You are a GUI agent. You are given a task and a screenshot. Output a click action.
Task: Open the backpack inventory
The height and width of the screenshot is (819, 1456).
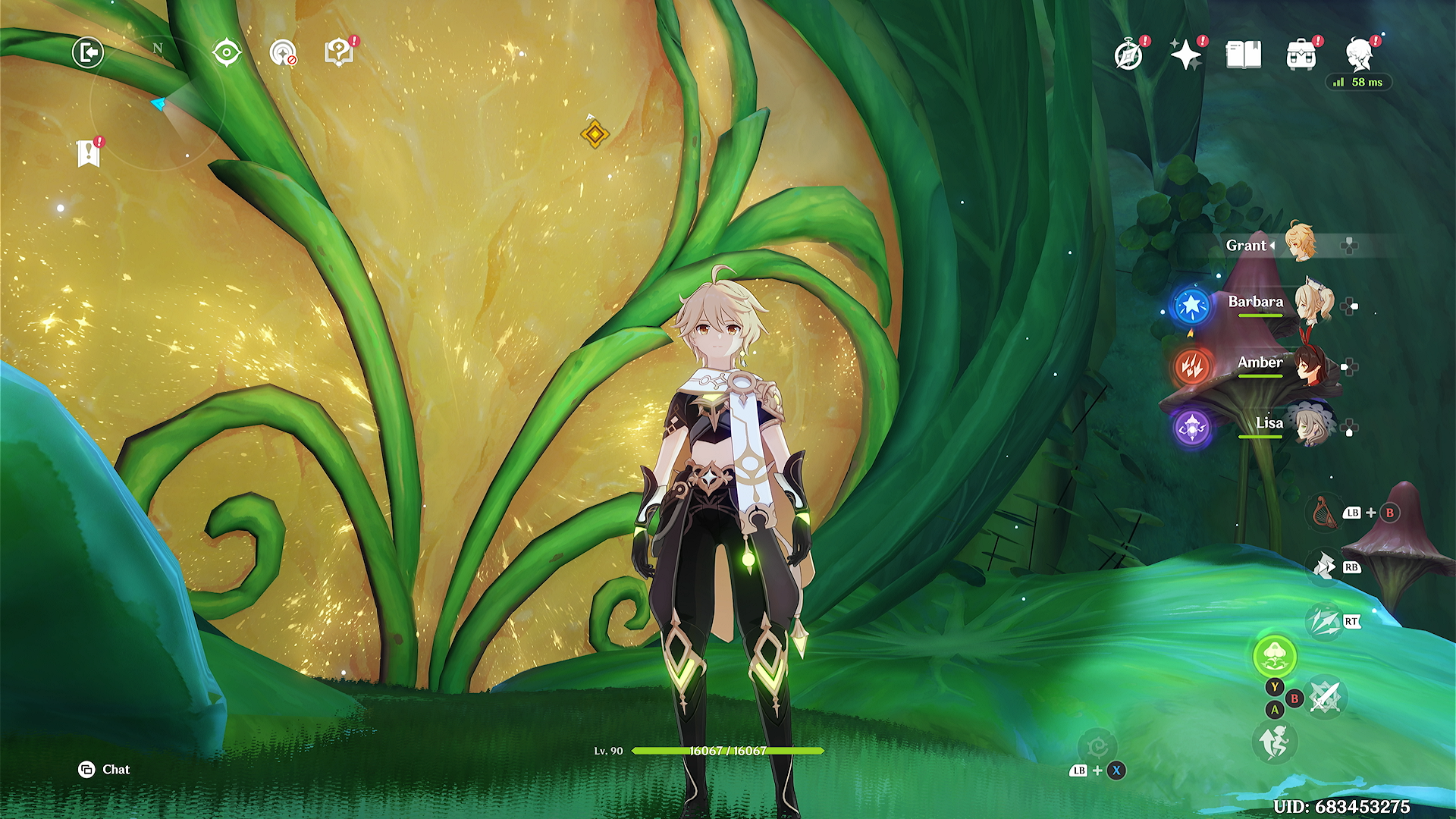pyautogui.click(x=1301, y=55)
